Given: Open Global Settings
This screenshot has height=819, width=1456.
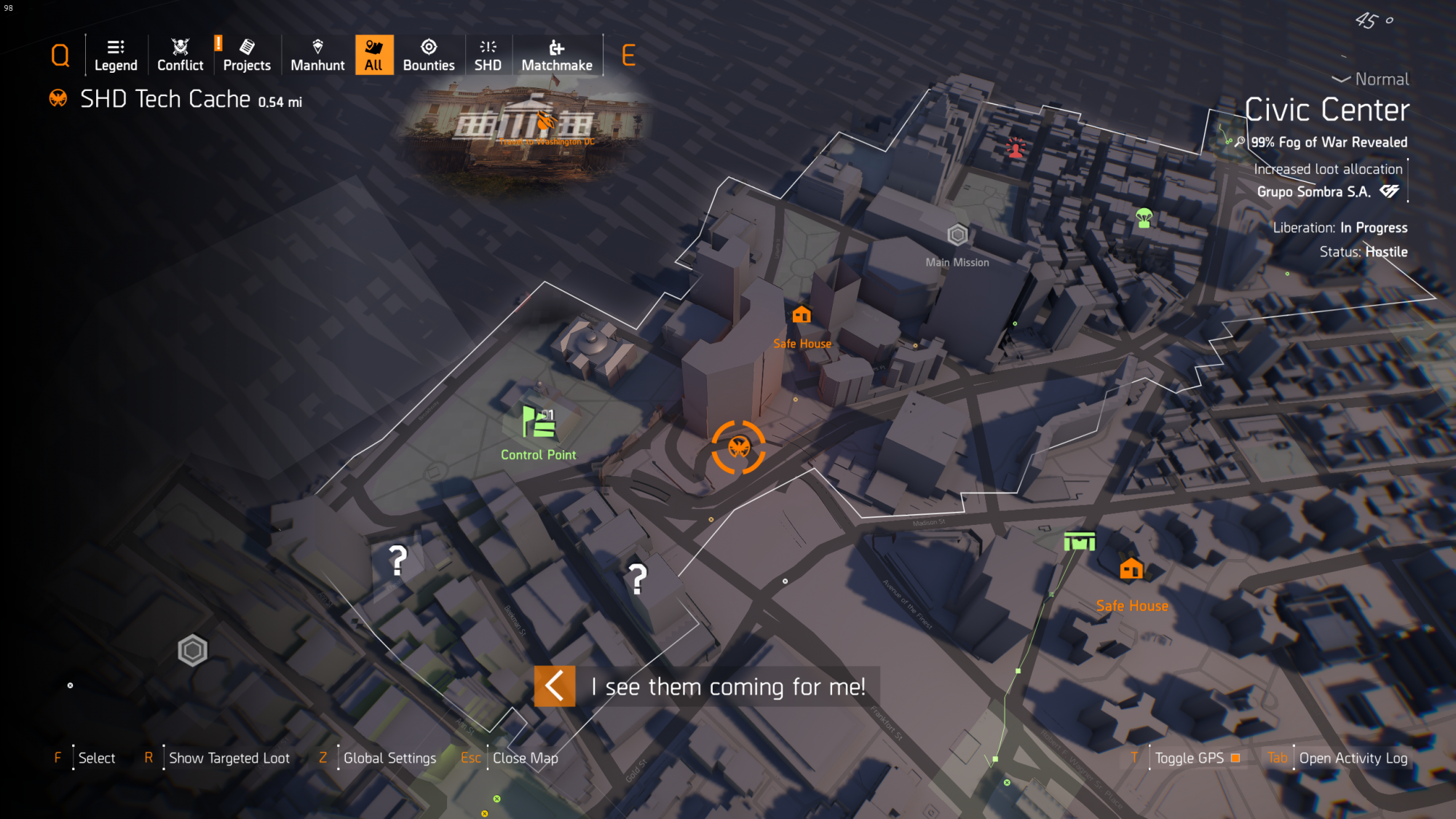Looking at the screenshot, I should [389, 758].
